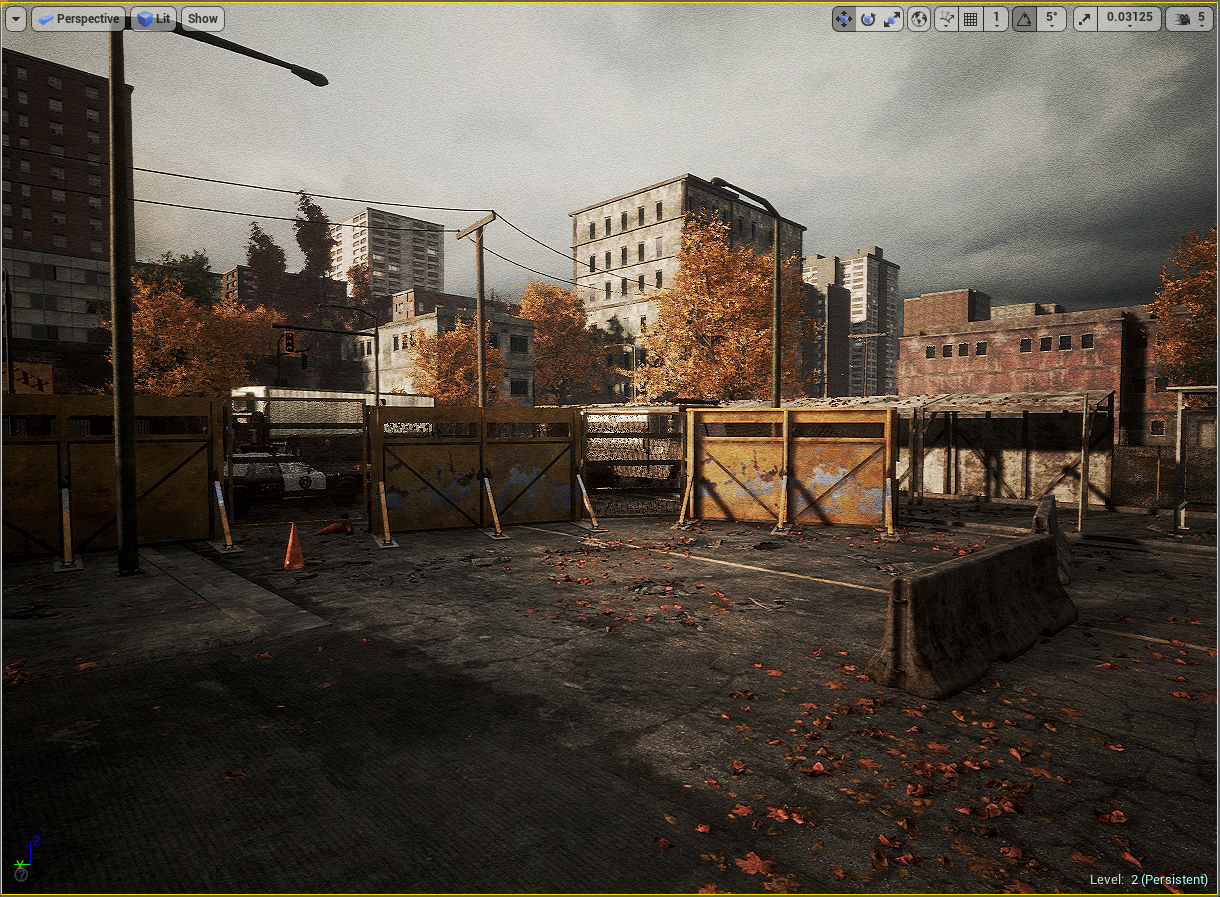
Task: Toggle rotation snapping triangle icon
Action: [x=1024, y=19]
